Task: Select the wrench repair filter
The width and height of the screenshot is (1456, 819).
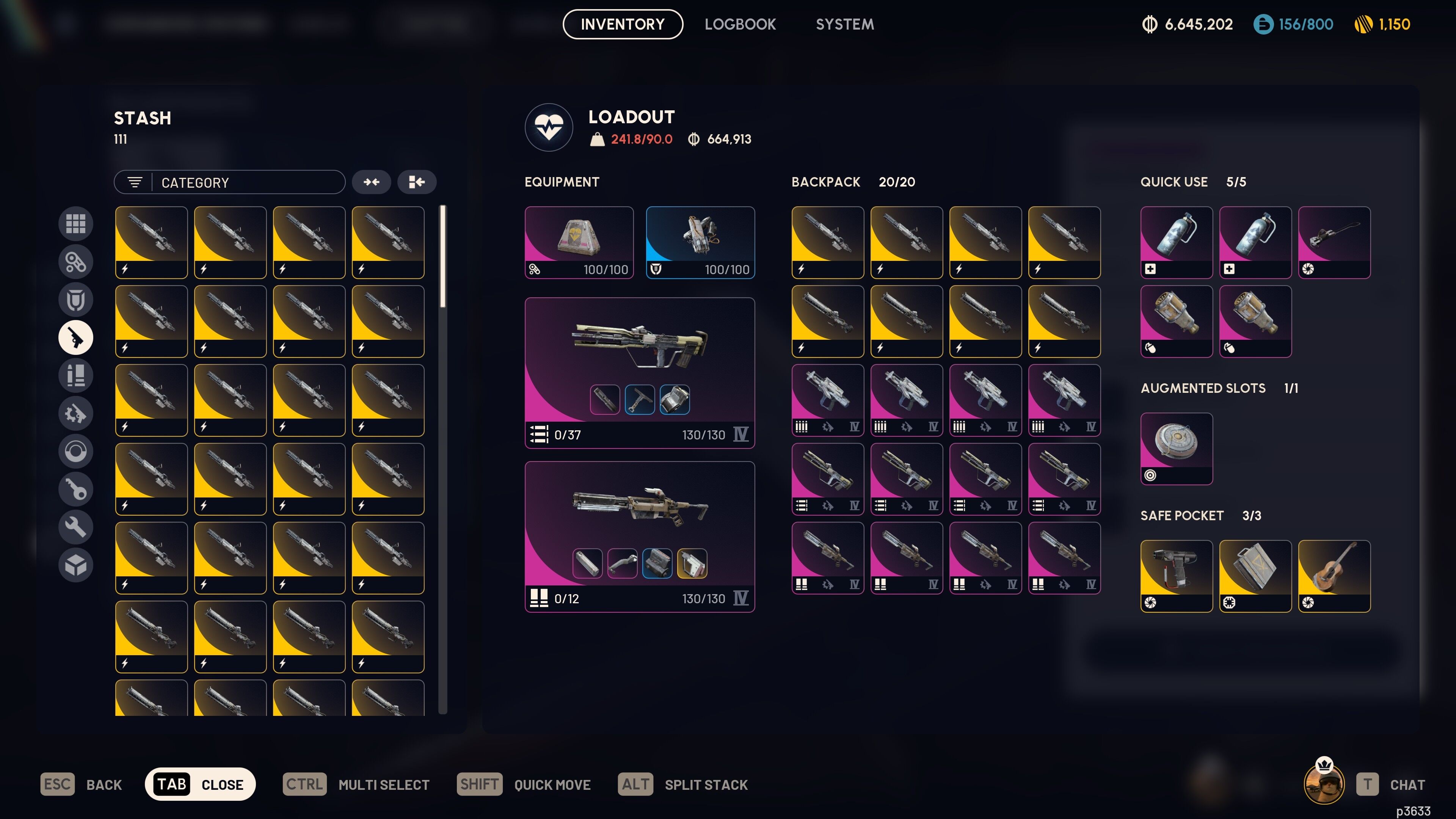Action: click(x=76, y=526)
